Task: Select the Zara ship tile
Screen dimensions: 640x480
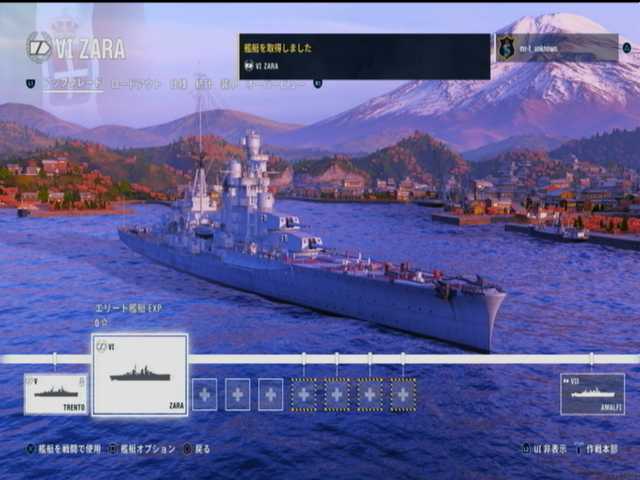Action: (x=140, y=375)
